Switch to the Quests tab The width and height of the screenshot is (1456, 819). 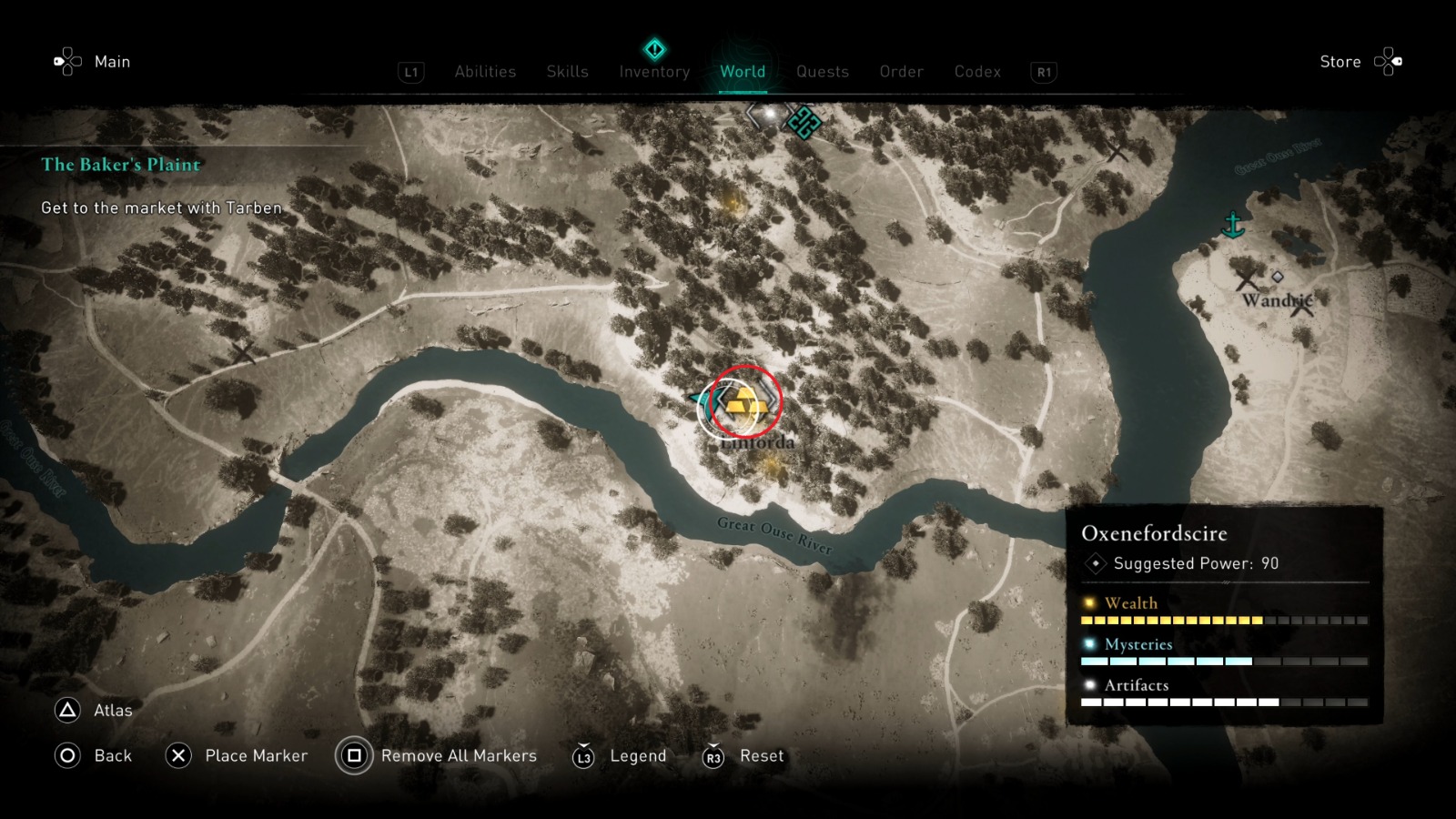coord(822,72)
